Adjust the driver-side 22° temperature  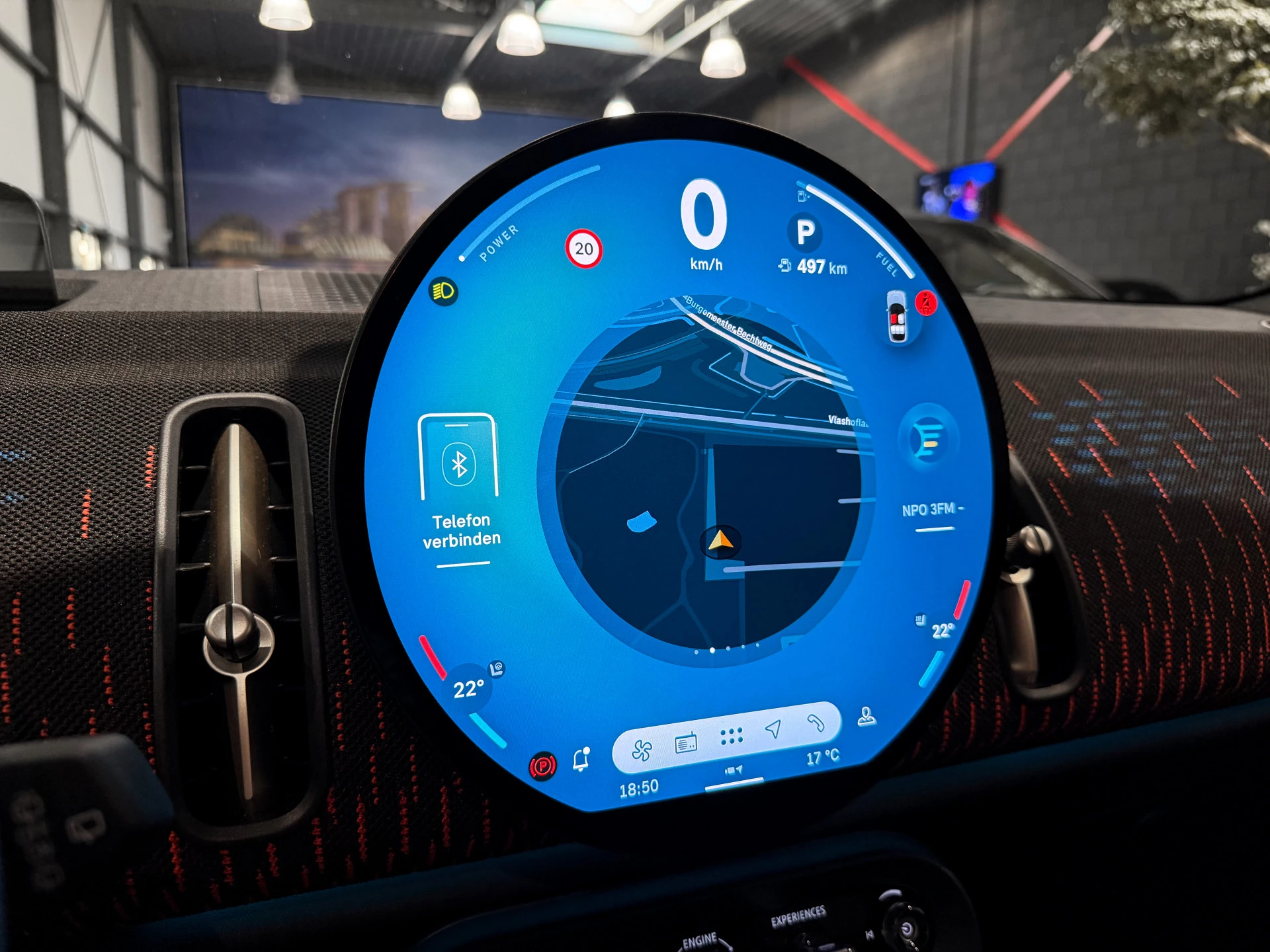pos(468,690)
